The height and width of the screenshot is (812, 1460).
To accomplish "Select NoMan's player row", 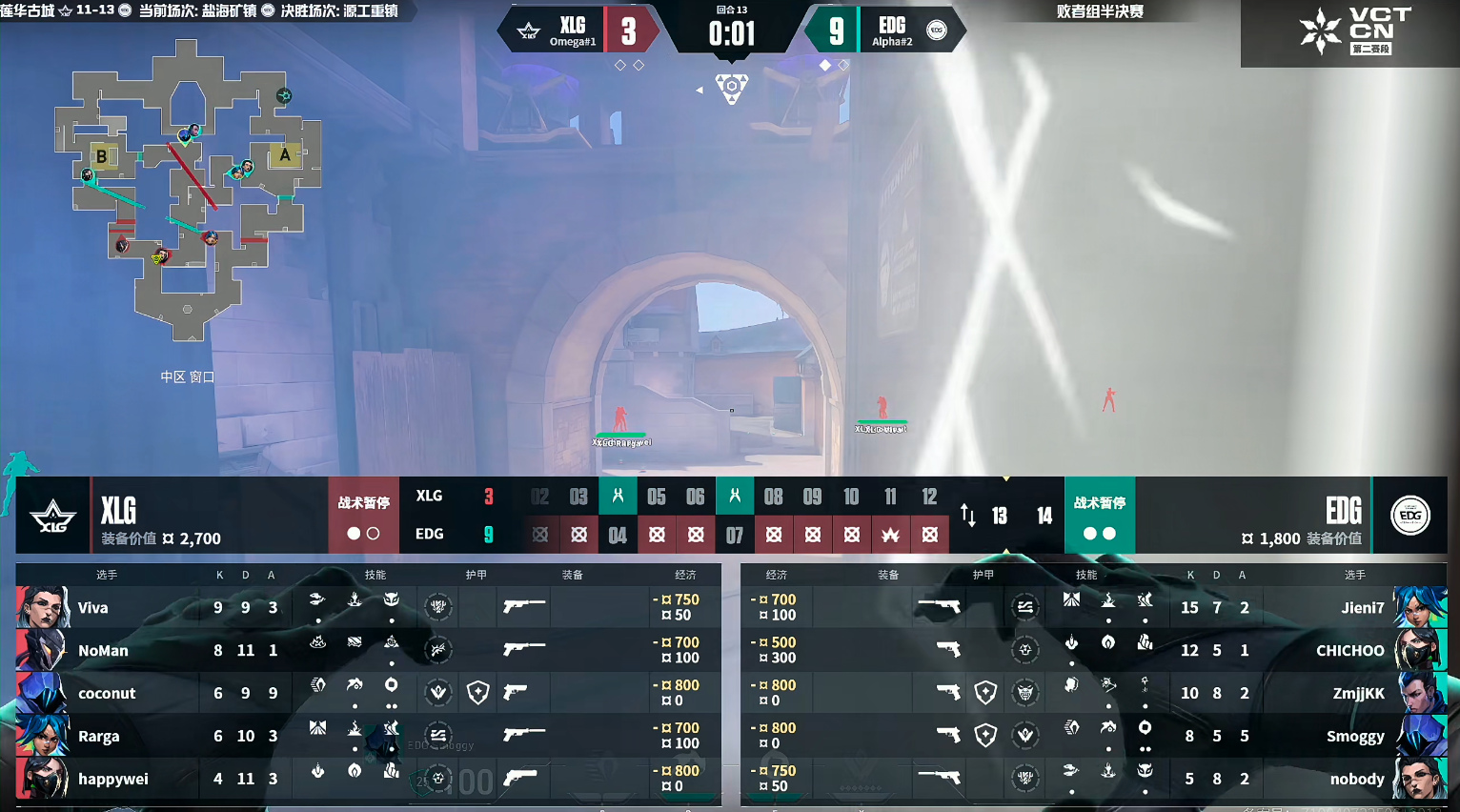I will [368, 650].
